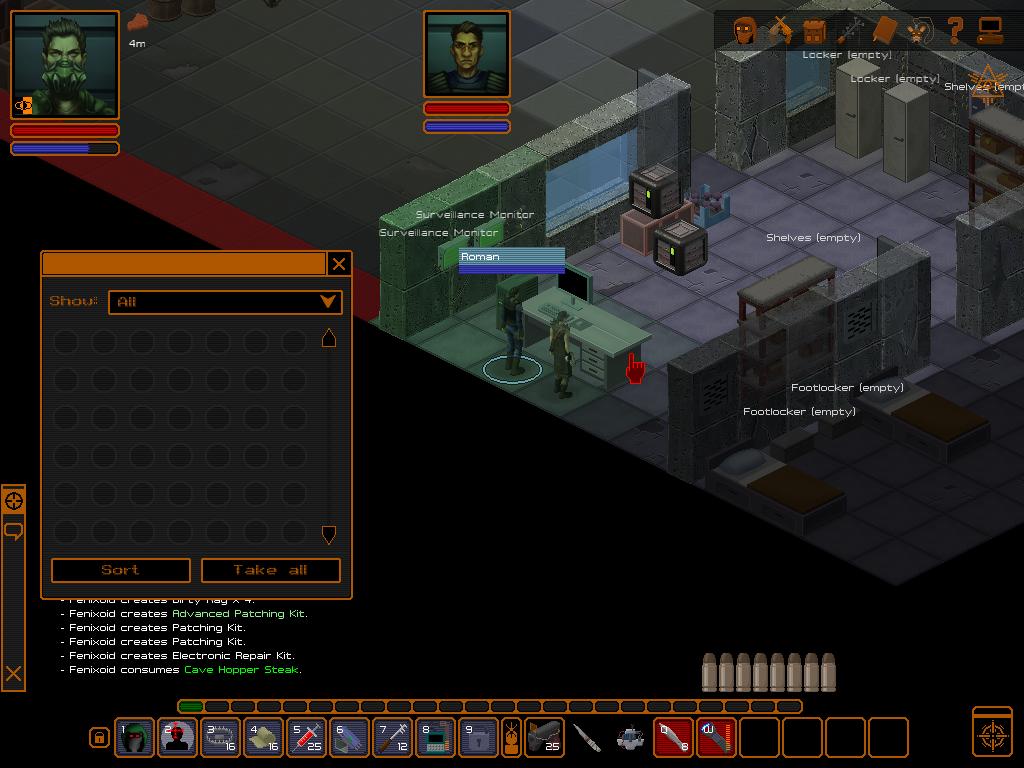Use the bandage item in hotbar slot 4
Image resolution: width=1024 pixels, height=768 pixels.
coord(263,738)
